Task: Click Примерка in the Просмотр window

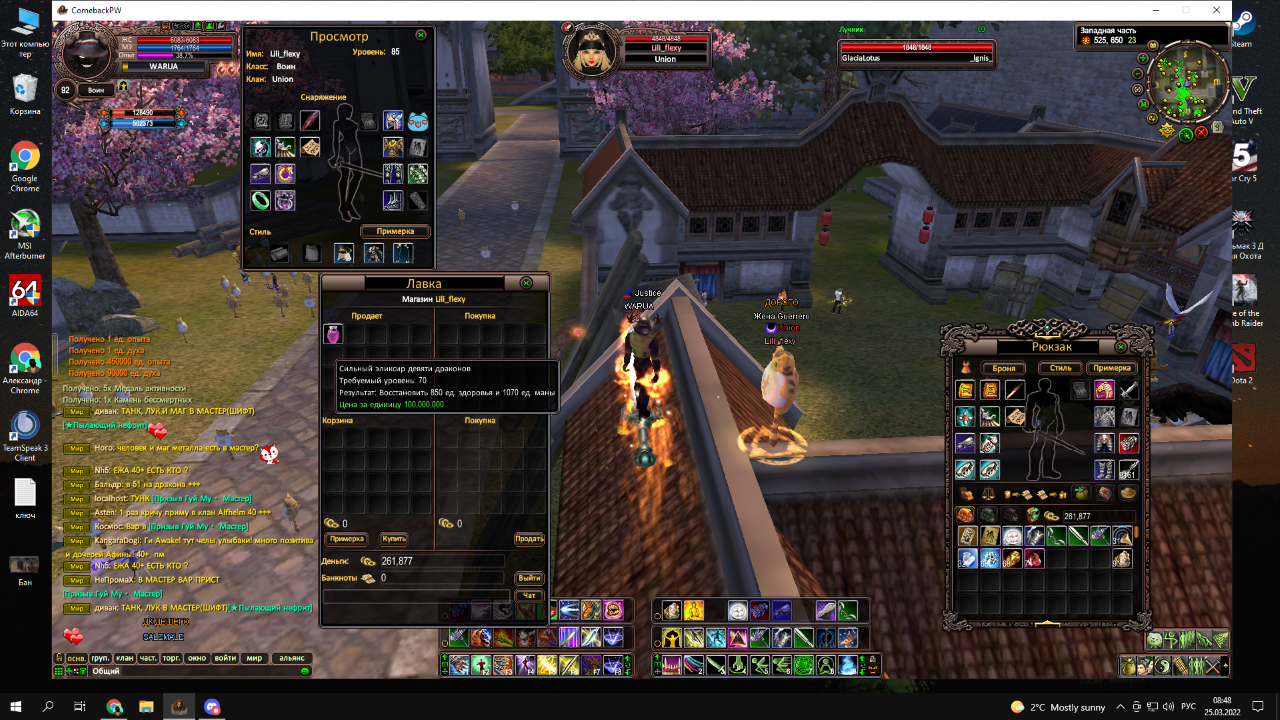Action: (x=395, y=231)
